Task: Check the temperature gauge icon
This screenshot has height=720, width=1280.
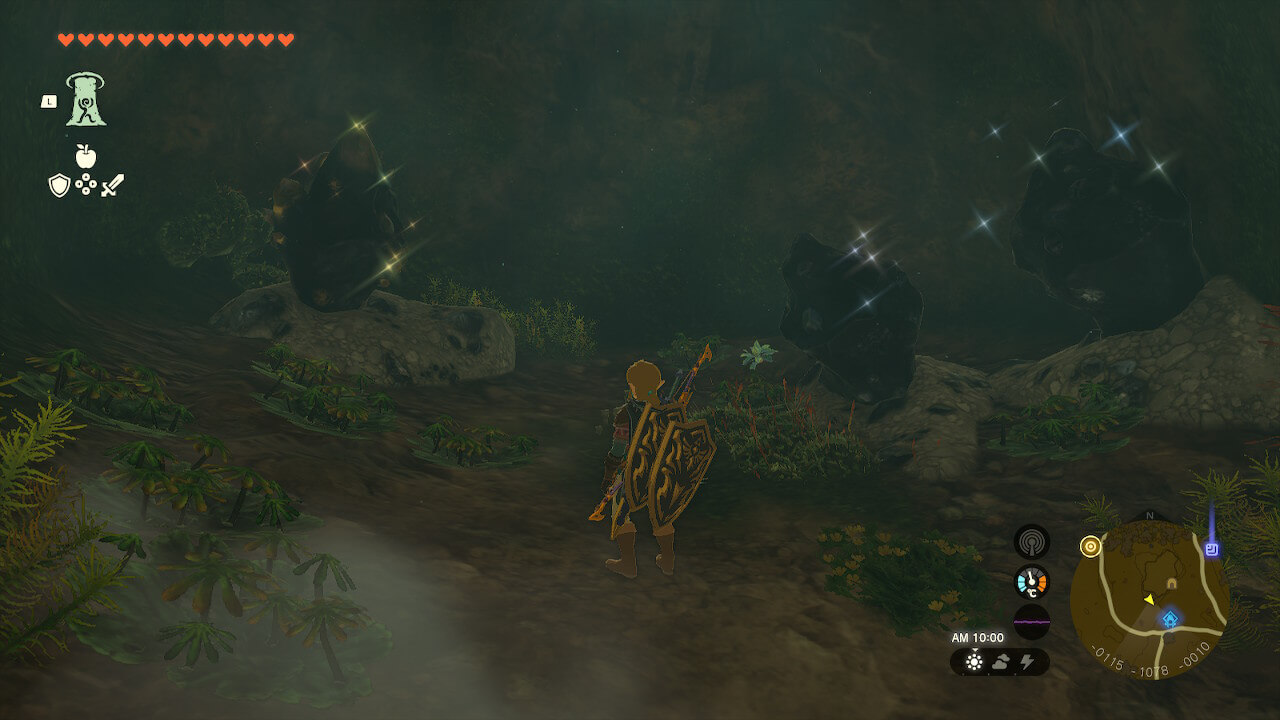Action: [1031, 582]
